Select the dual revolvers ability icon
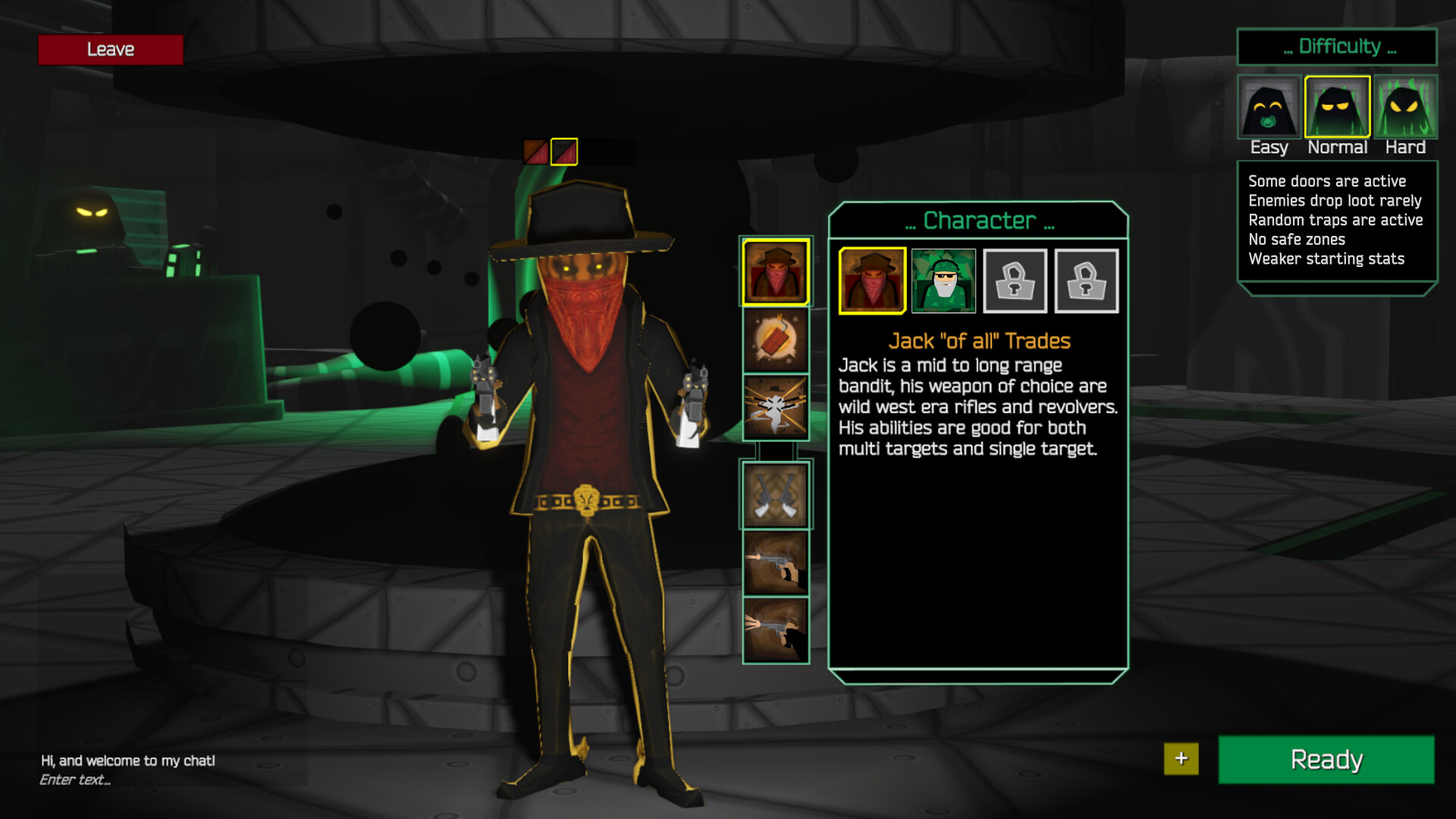The image size is (1456, 819). point(776,495)
